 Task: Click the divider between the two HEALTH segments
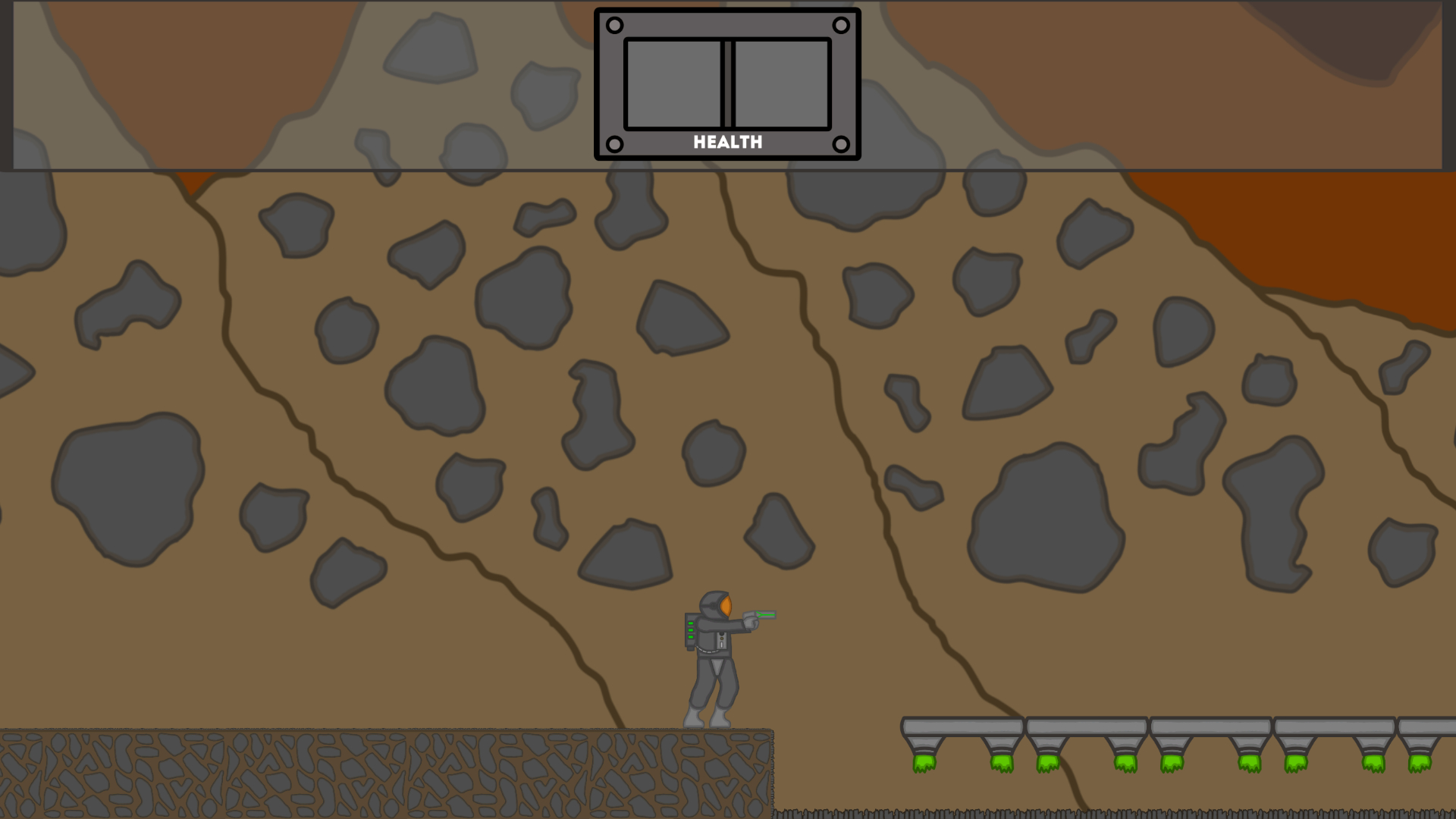pyautogui.click(x=728, y=85)
